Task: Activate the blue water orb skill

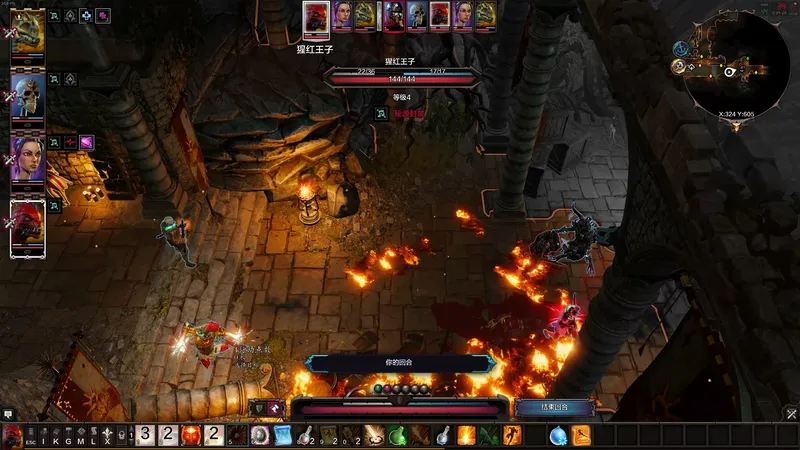Action: pos(558,436)
